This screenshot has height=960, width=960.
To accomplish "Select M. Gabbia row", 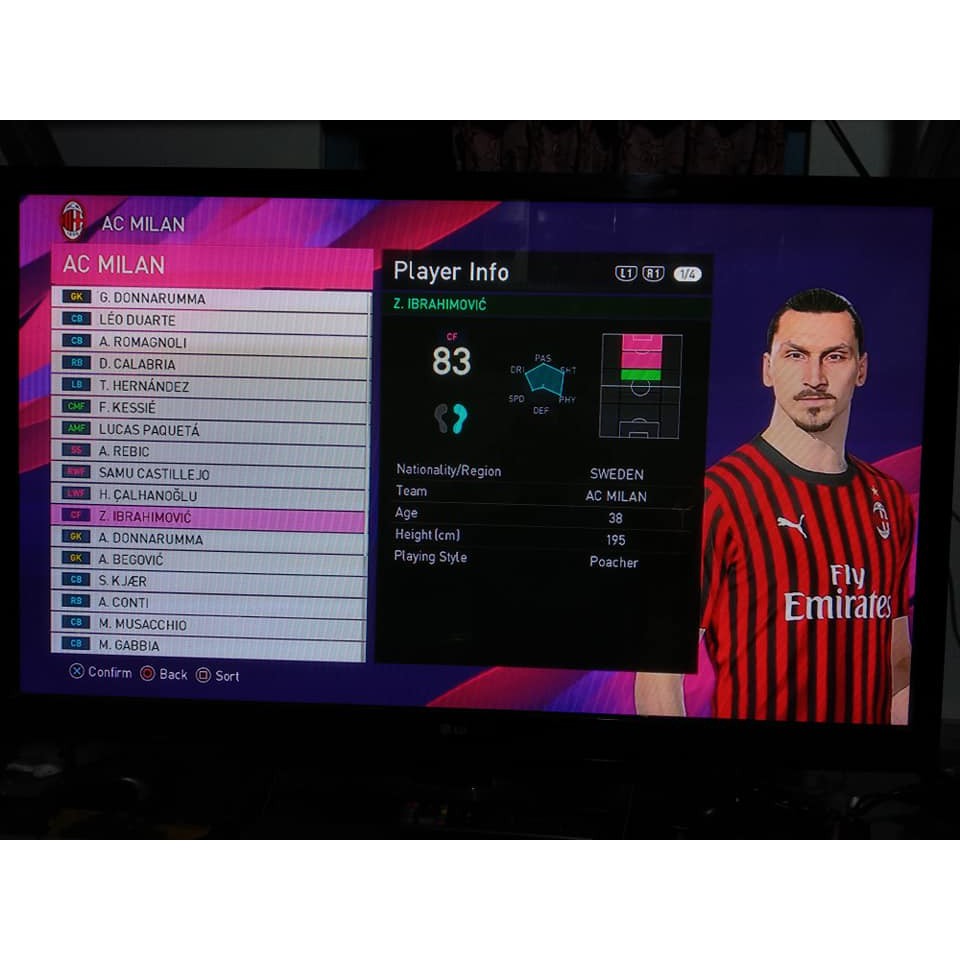I will (211, 646).
